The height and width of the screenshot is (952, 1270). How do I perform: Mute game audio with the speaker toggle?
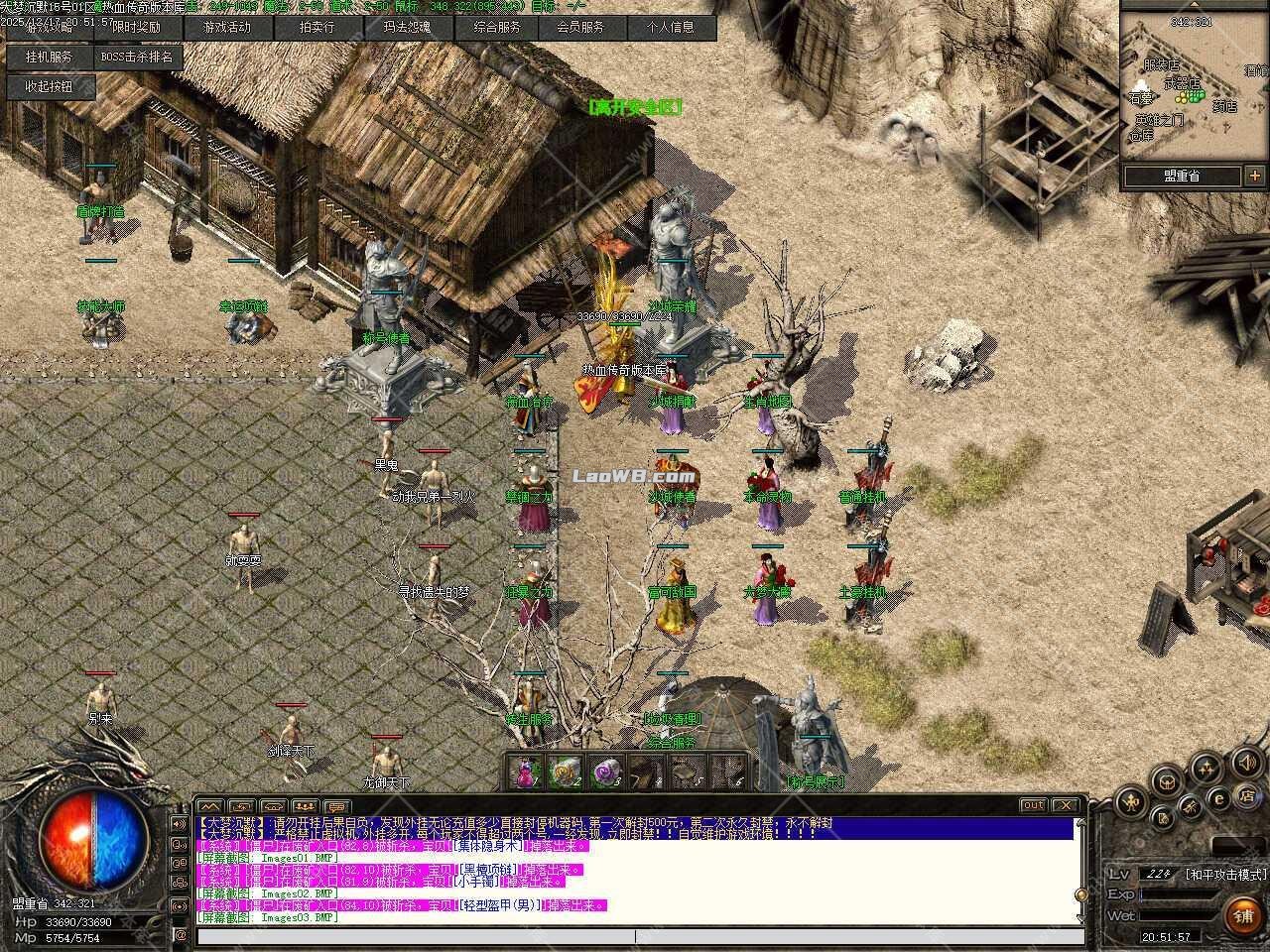[x=1247, y=765]
